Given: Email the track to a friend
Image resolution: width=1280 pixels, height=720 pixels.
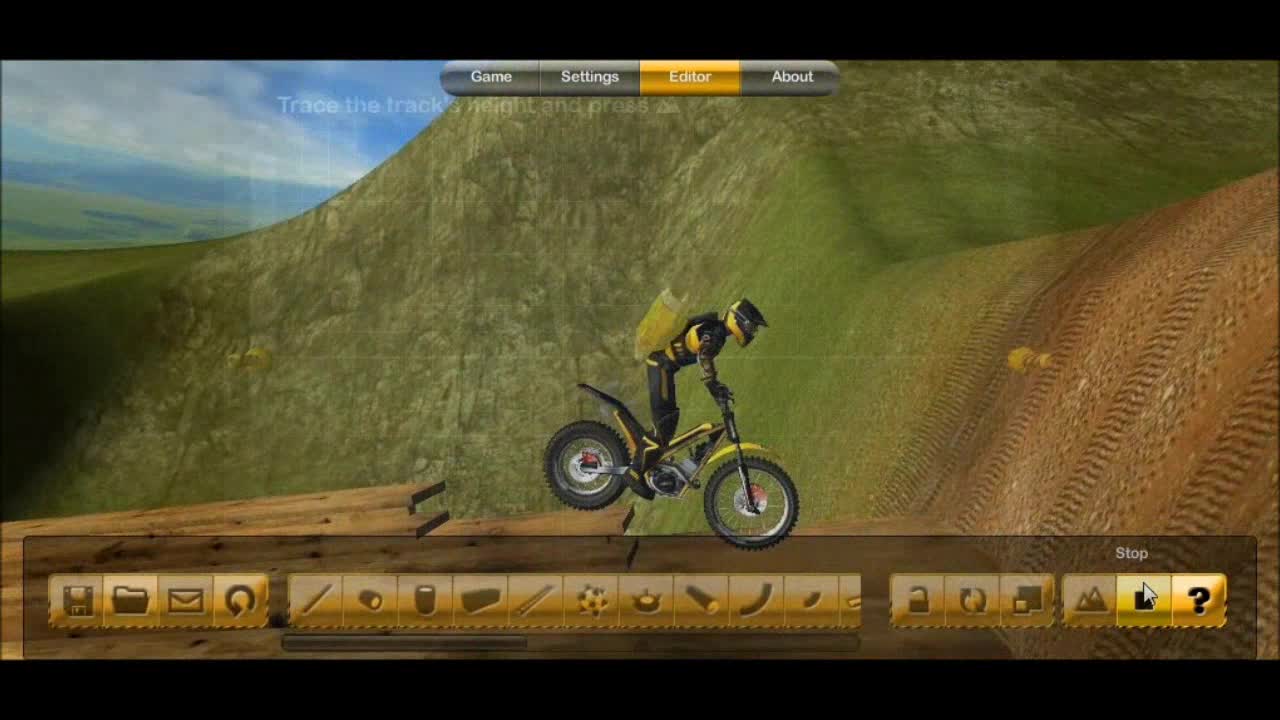Looking at the screenshot, I should 184,598.
